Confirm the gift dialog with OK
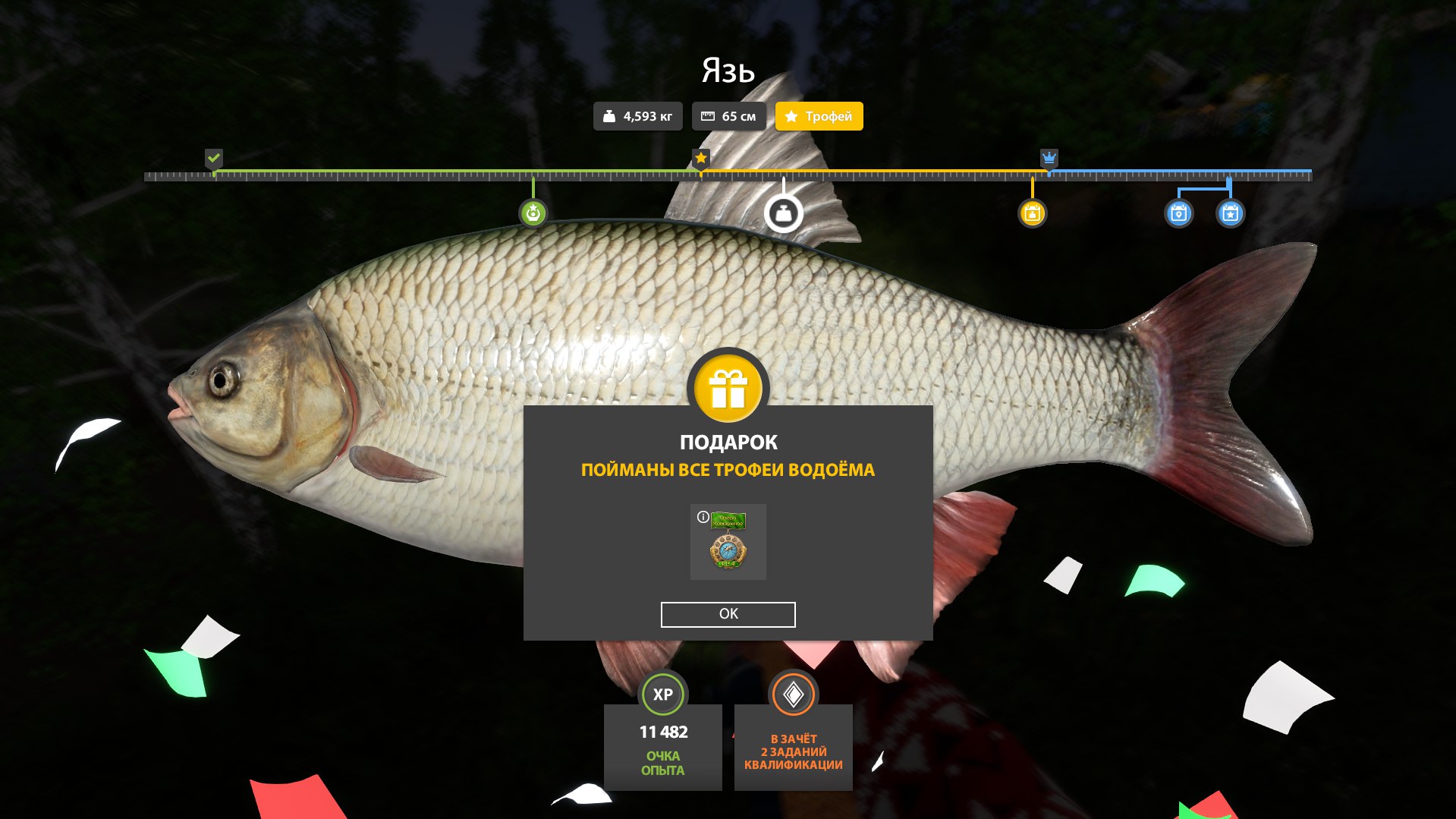Image resolution: width=1456 pixels, height=819 pixels. pos(728,614)
